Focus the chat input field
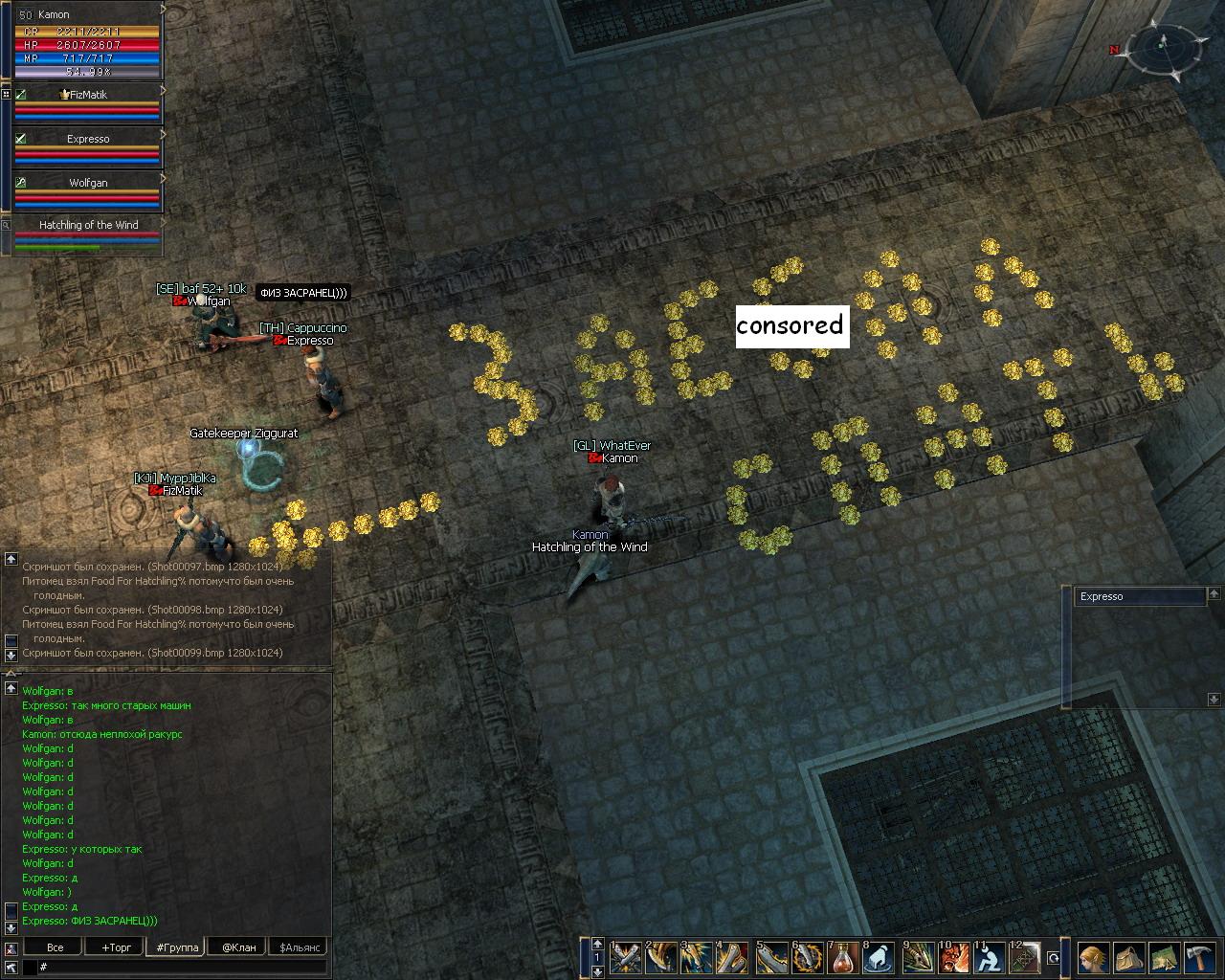Image resolution: width=1225 pixels, height=980 pixels. click(182, 968)
